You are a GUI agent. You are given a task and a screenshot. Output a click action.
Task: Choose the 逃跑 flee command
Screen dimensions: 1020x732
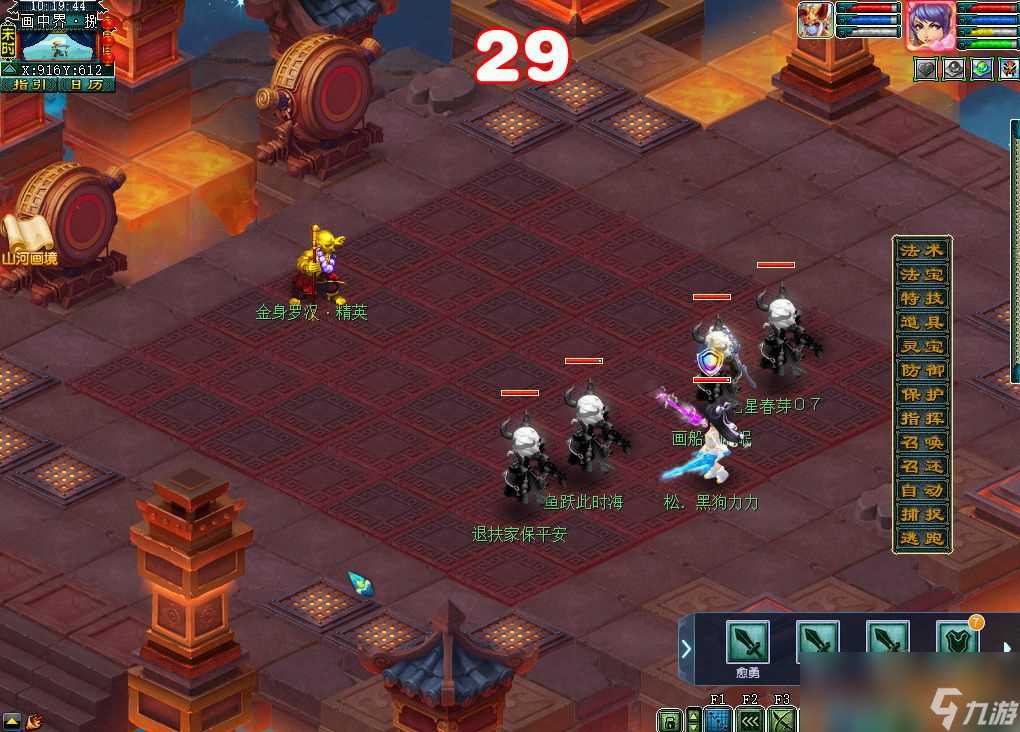pyautogui.click(x=921, y=538)
